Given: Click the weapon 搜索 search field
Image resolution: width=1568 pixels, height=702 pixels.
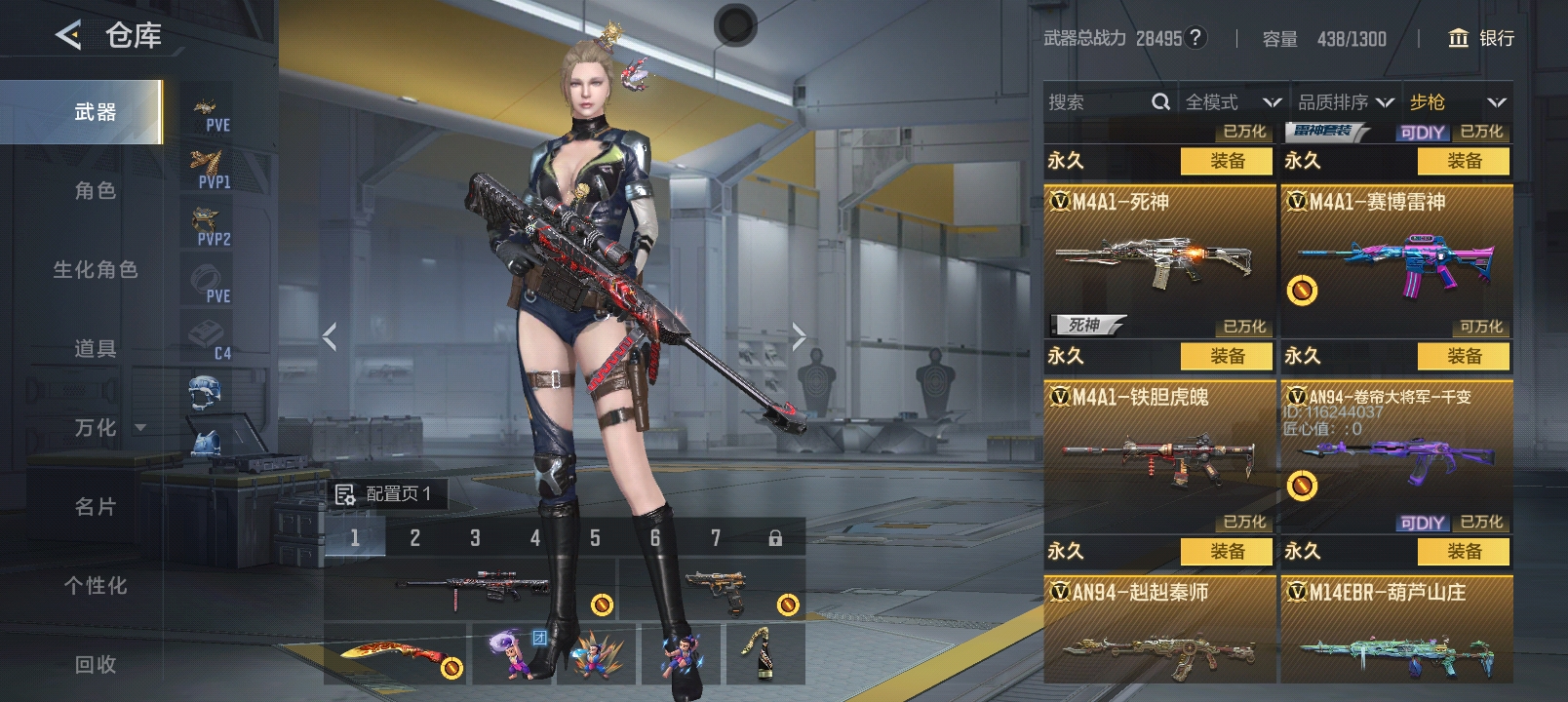Looking at the screenshot, I should point(1097,102).
